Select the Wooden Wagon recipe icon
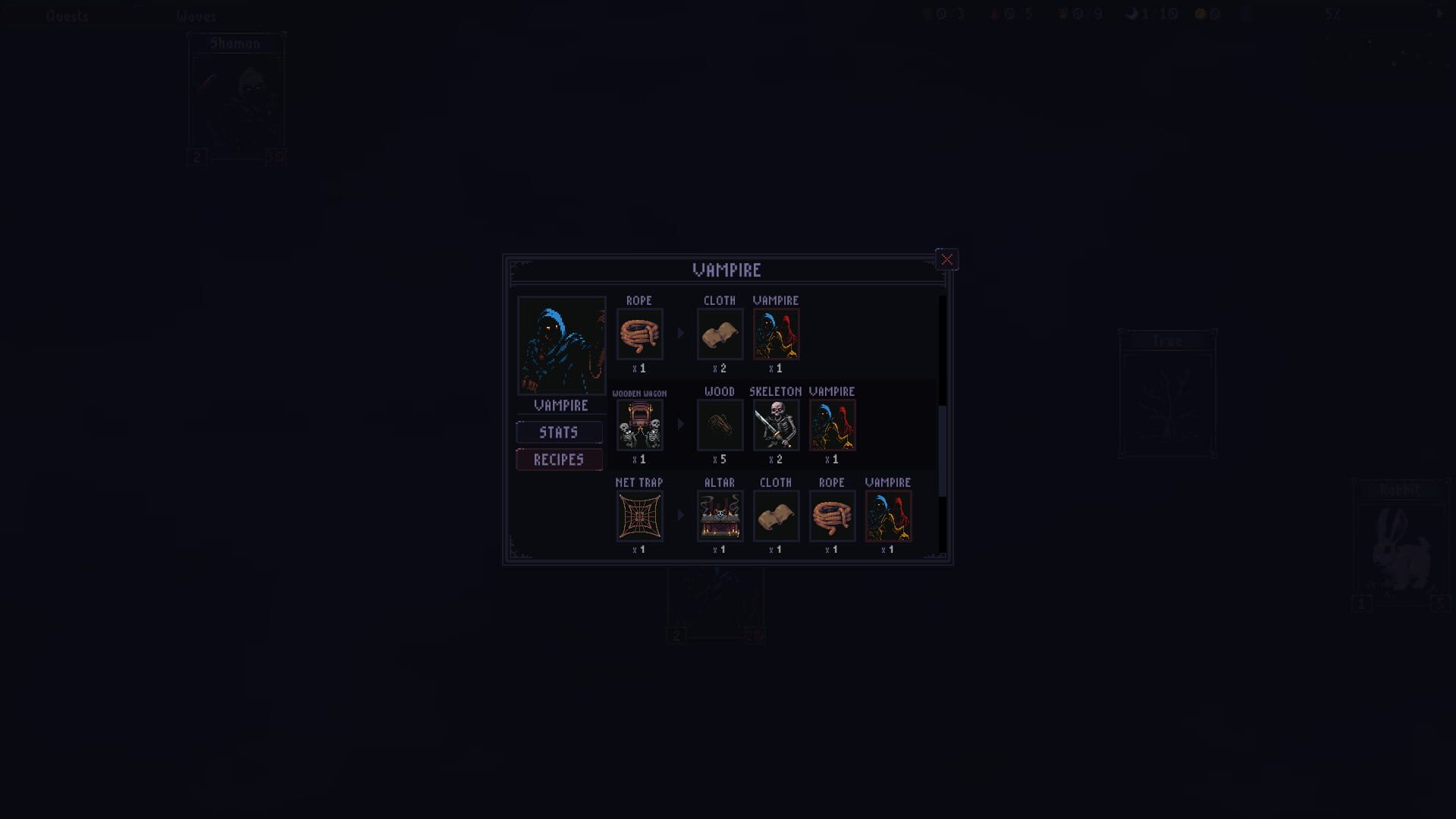Image resolution: width=1456 pixels, height=819 pixels. pyautogui.click(x=639, y=425)
